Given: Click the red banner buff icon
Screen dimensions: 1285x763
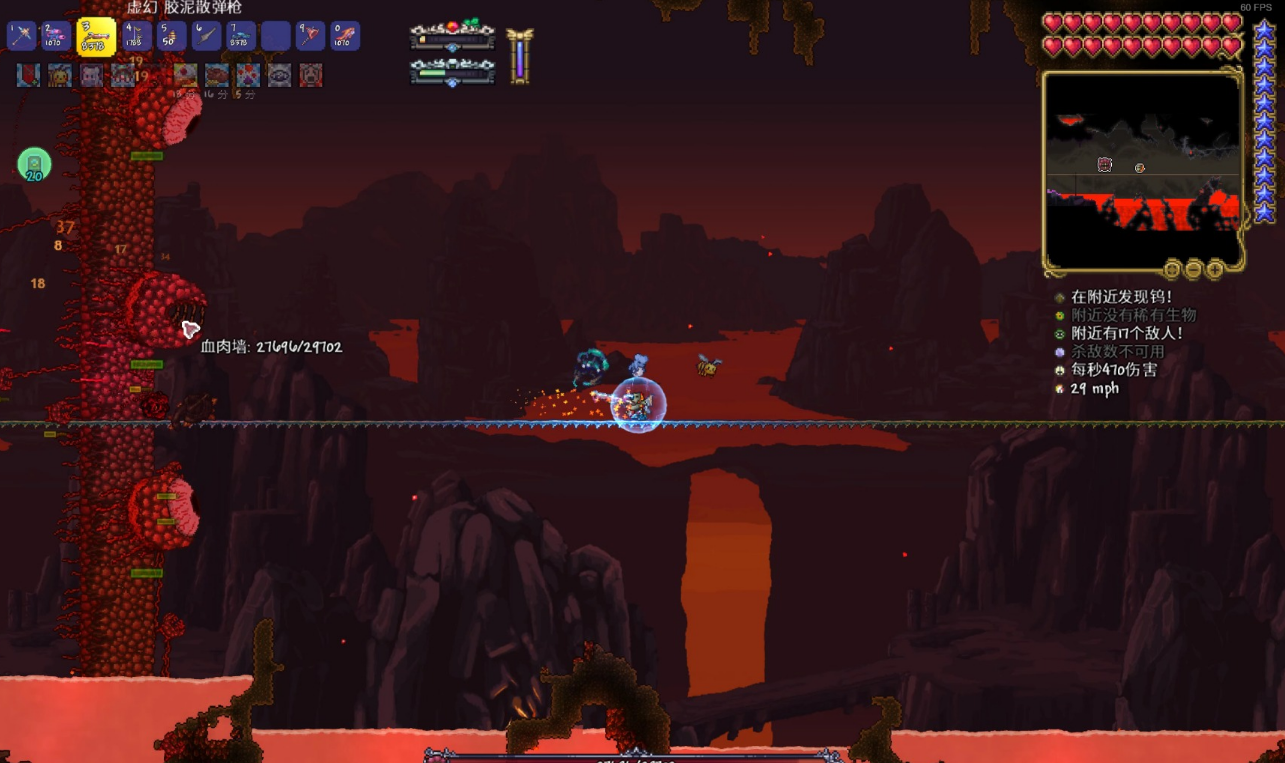Looking at the screenshot, I should (28, 75).
